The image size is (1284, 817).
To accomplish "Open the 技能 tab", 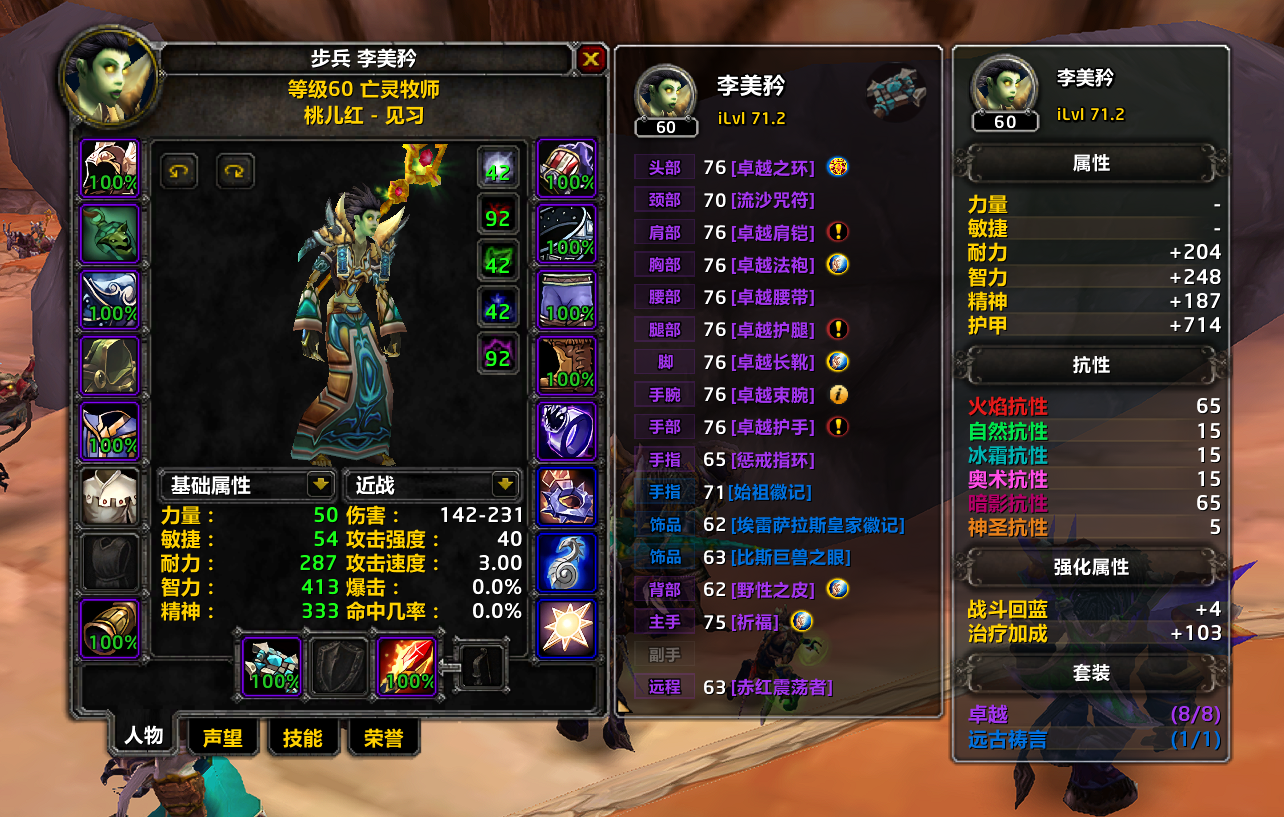I will 302,738.
